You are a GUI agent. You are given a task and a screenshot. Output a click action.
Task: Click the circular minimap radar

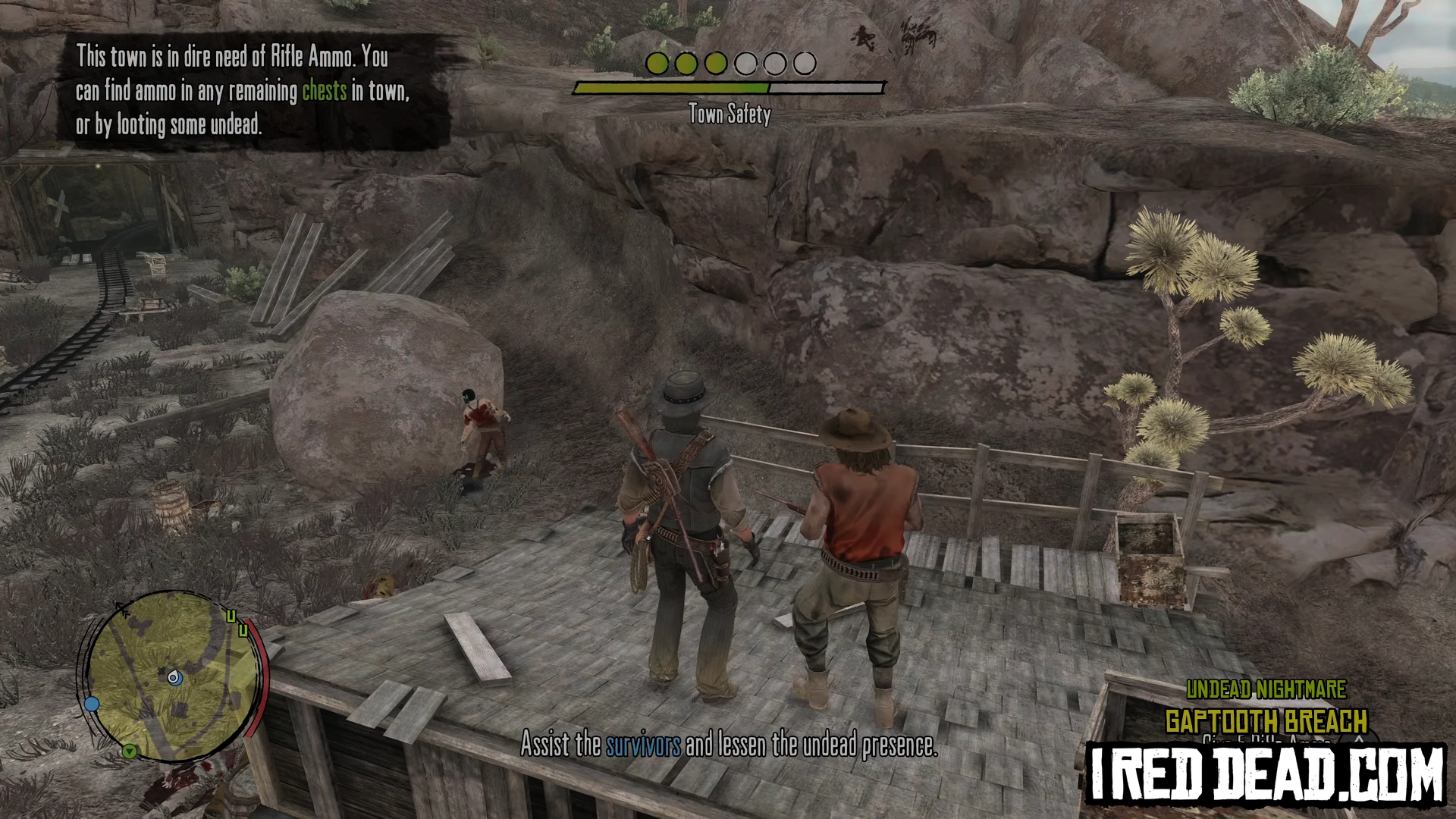(x=173, y=676)
